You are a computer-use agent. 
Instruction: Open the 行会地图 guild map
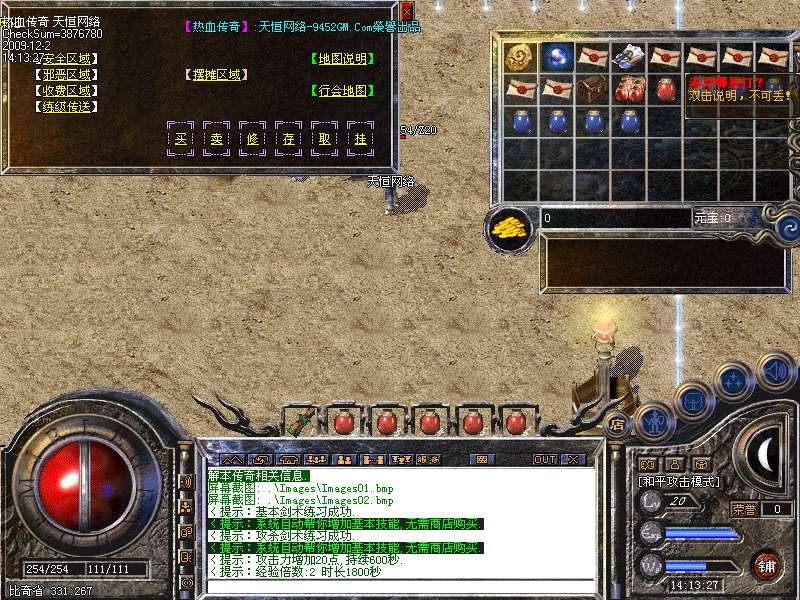342,91
